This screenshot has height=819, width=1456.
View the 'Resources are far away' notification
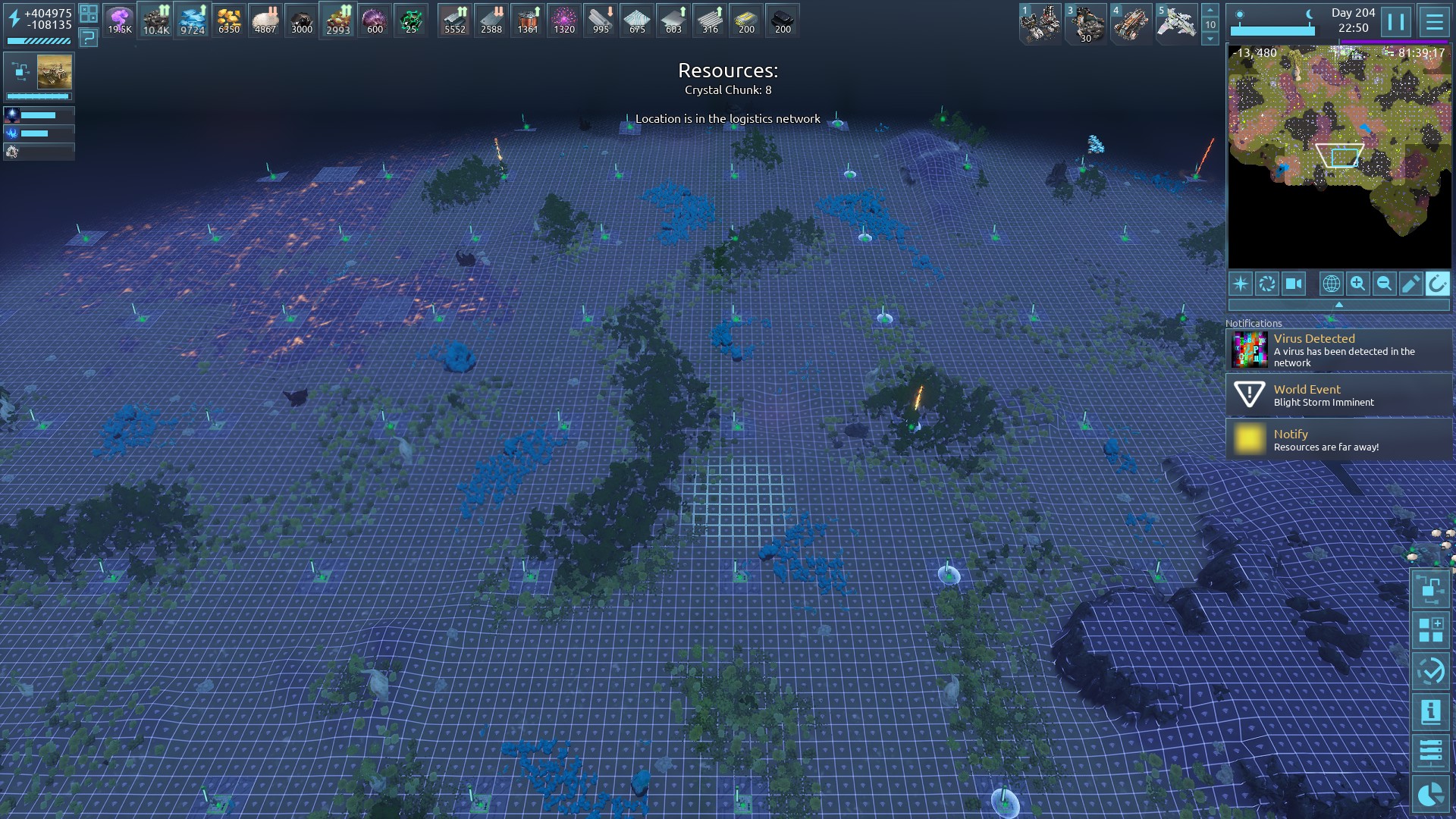[x=1339, y=440]
